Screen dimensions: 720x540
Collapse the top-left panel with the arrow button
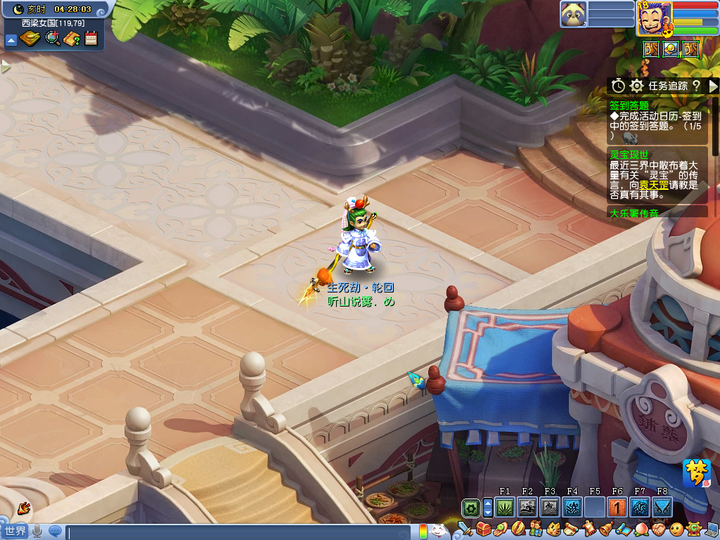(10, 40)
